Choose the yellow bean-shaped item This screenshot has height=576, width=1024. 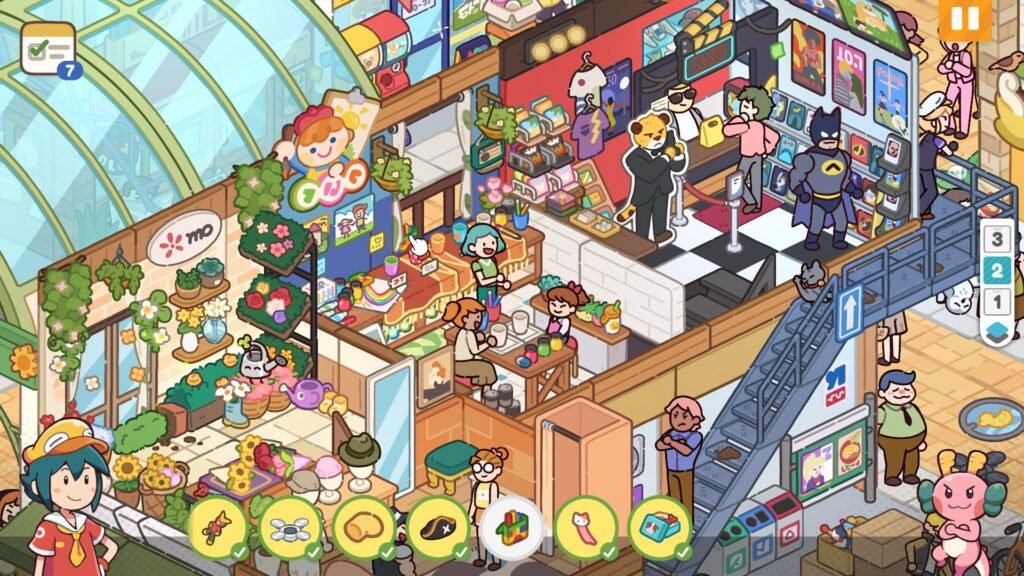point(364,526)
